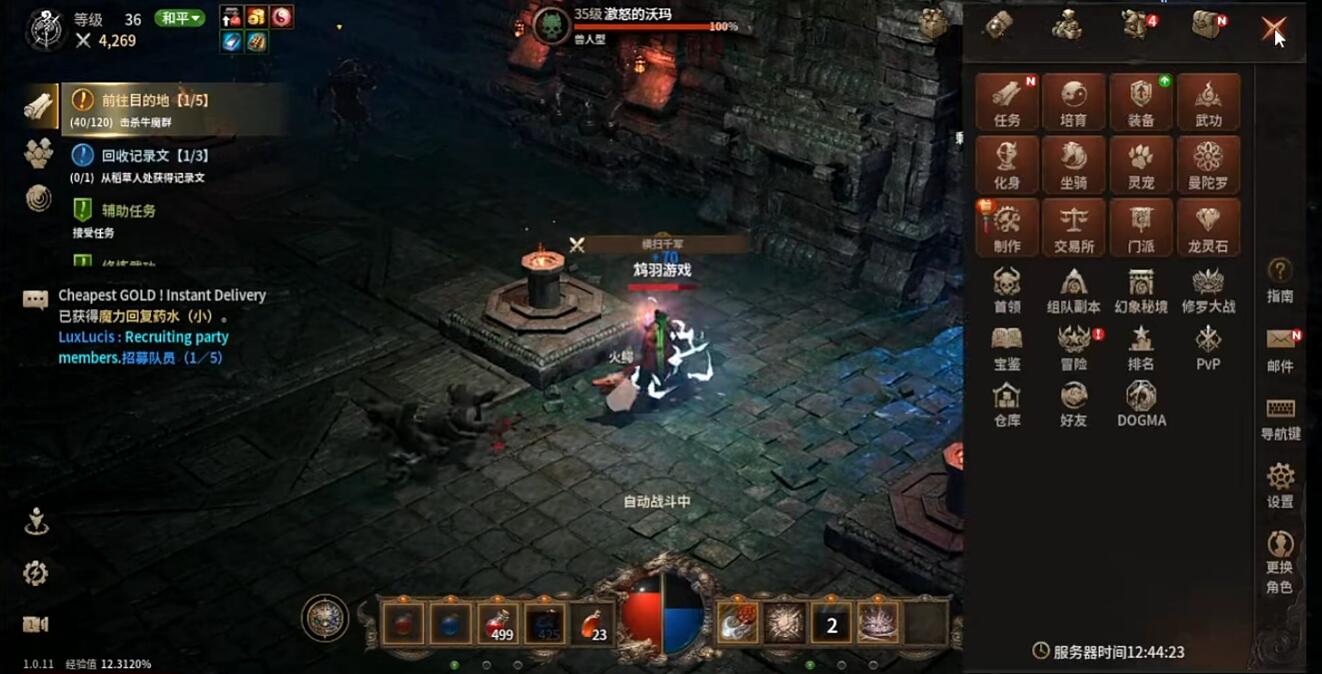Open the 装备 equipment menu
Screen dimensions: 1322x674
[1141, 102]
